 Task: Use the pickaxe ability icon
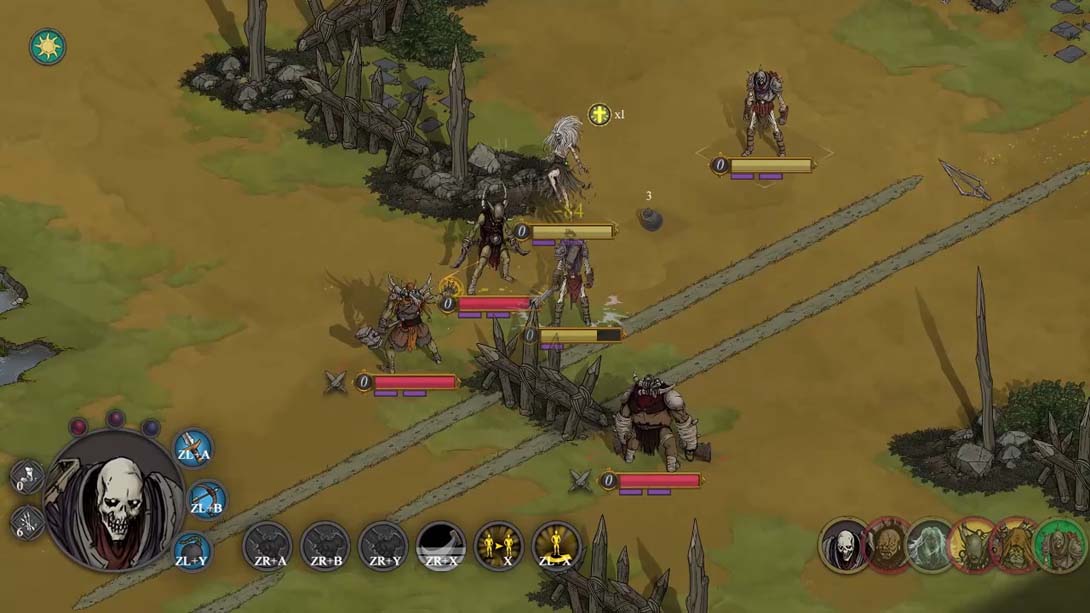coord(206,500)
